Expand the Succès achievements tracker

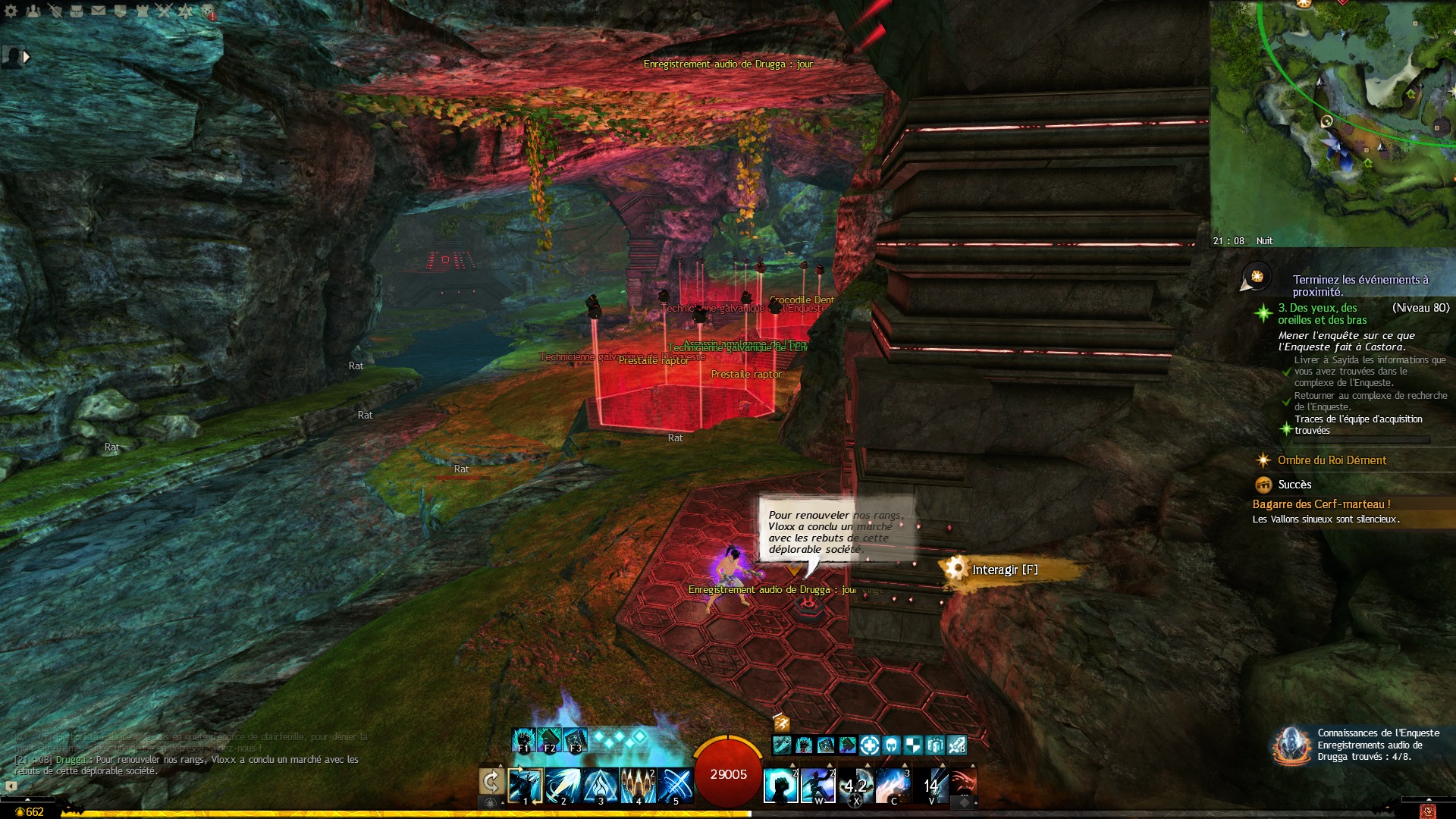pyautogui.click(x=1294, y=485)
